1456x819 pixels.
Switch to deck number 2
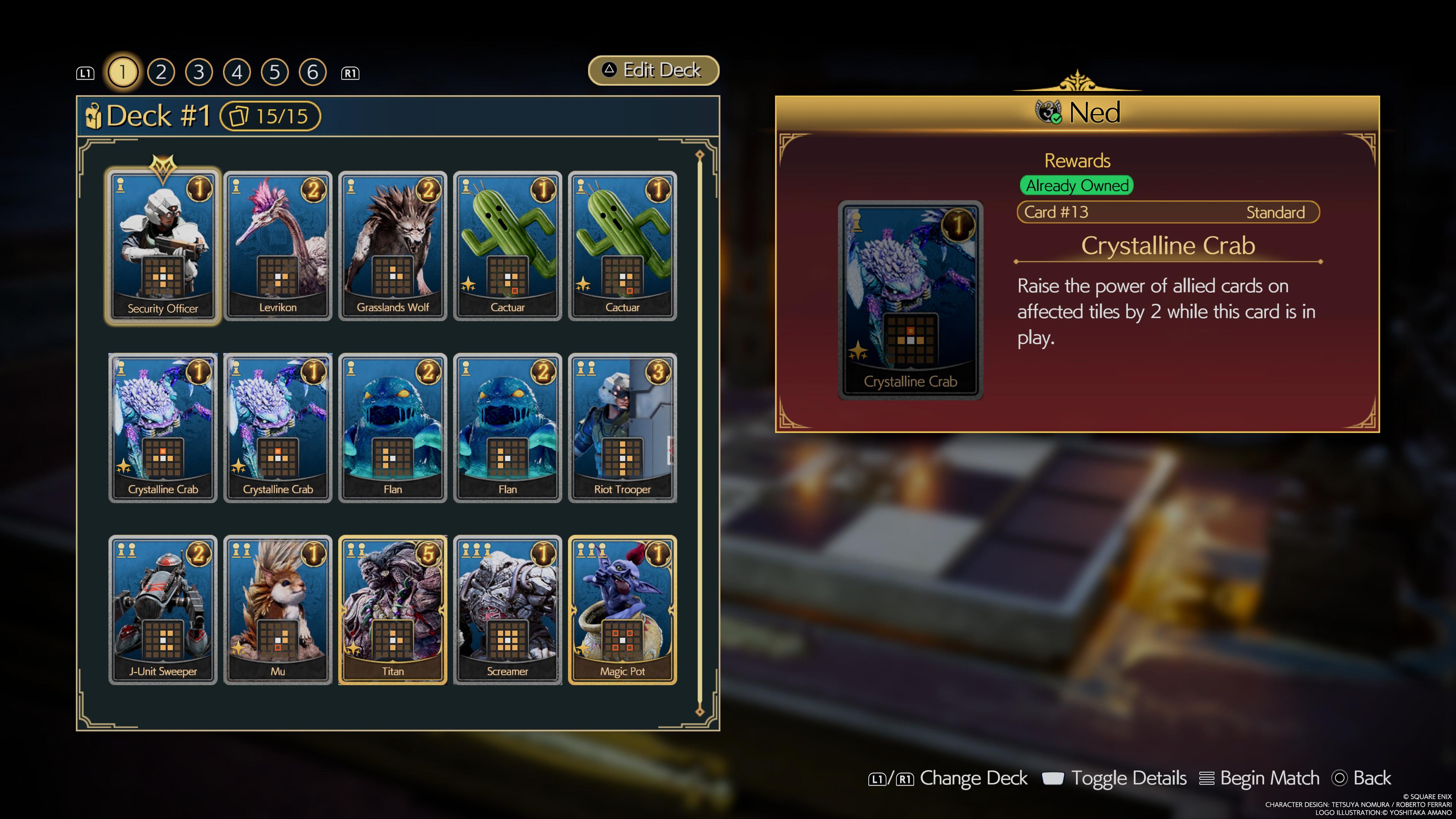[x=161, y=72]
